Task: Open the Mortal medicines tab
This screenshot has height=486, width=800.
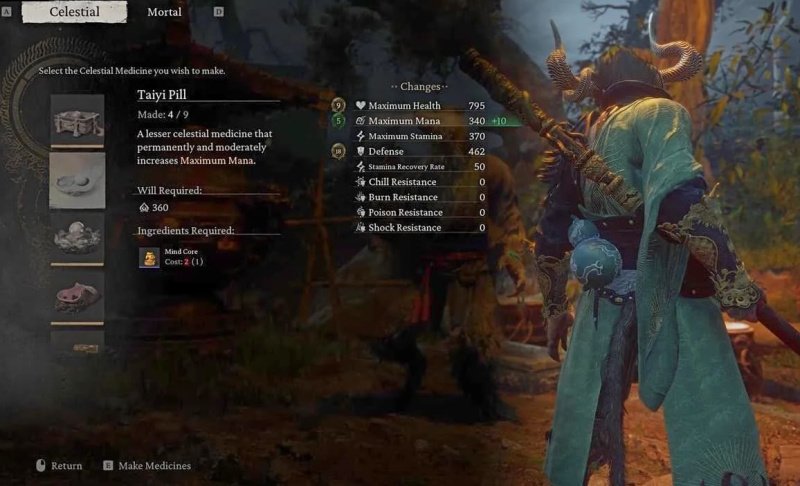Action: [x=164, y=13]
